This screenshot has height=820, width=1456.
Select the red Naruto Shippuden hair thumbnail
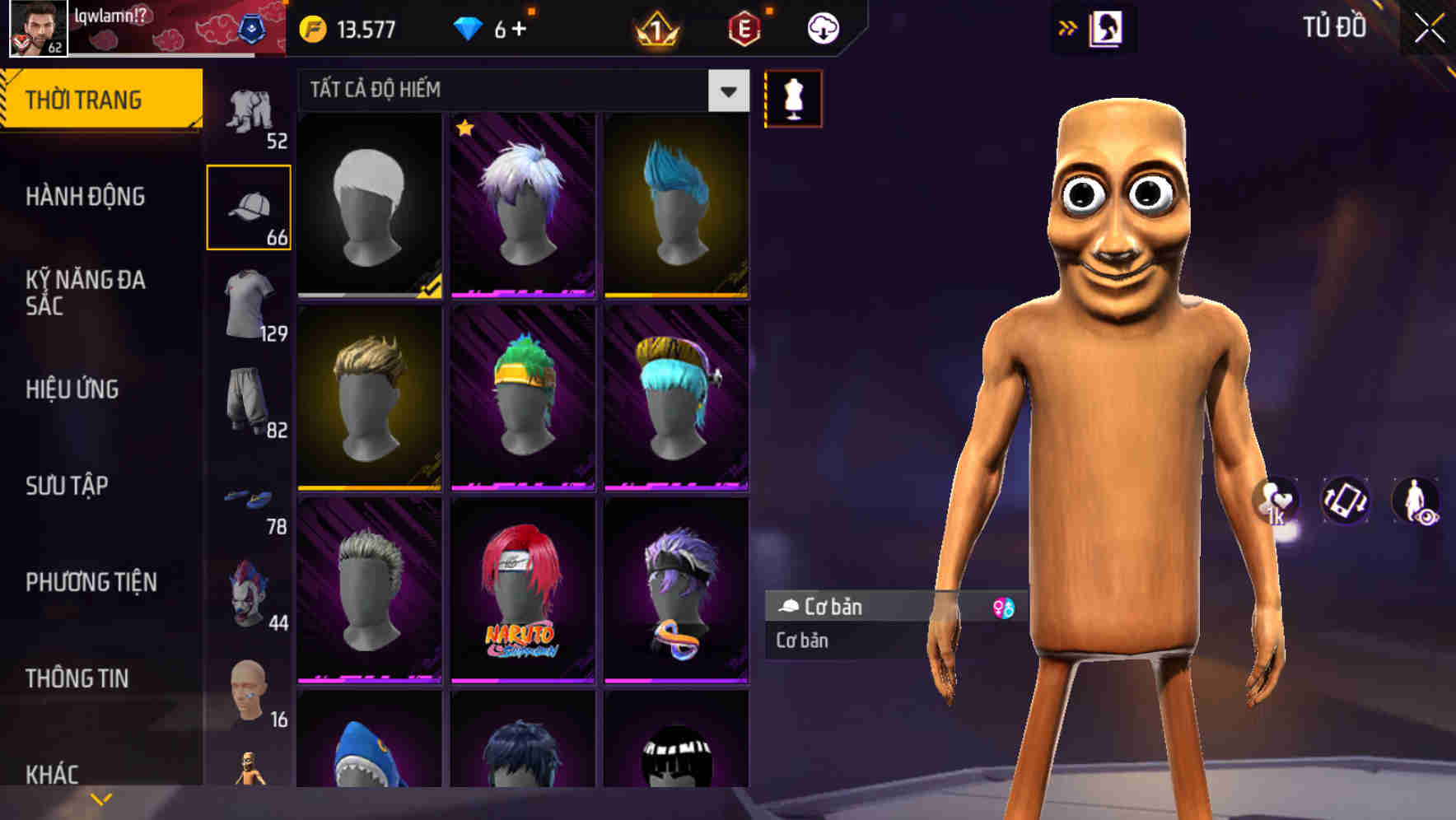(522, 593)
